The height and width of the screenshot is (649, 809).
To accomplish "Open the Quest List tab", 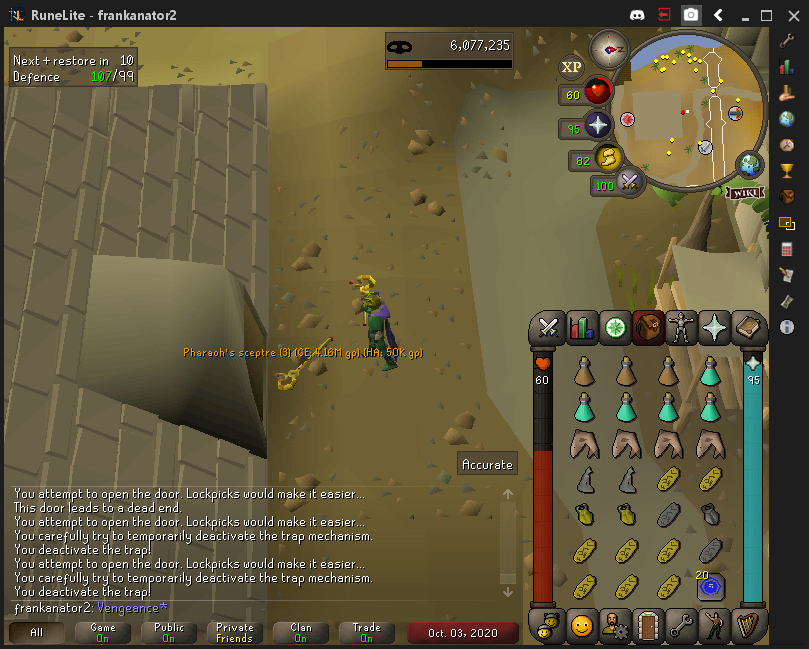I will tap(614, 327).
